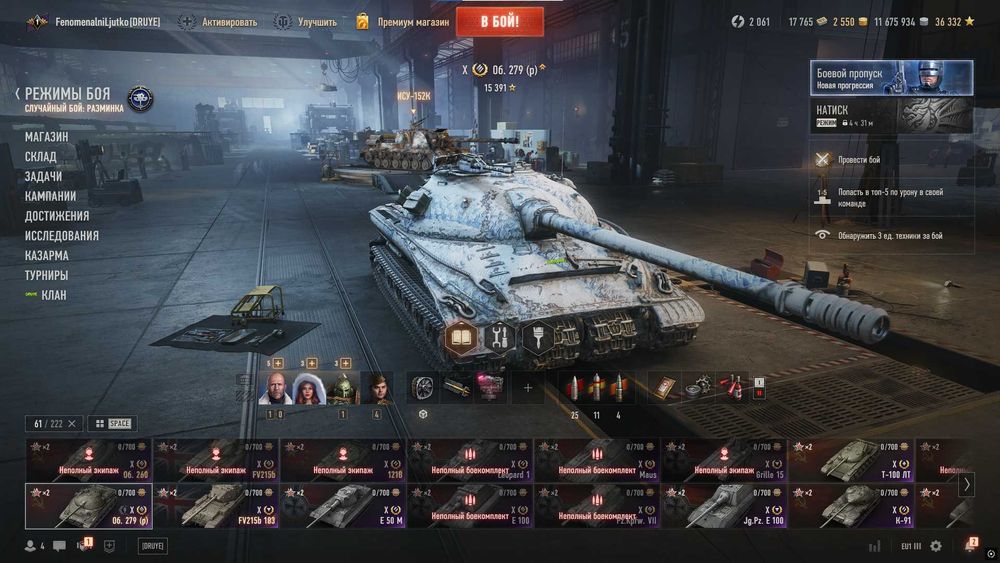The height and width of the screenshot is (563, 1000).
Task: Open the Кампании campaigns menu
Action: (50, 196)
